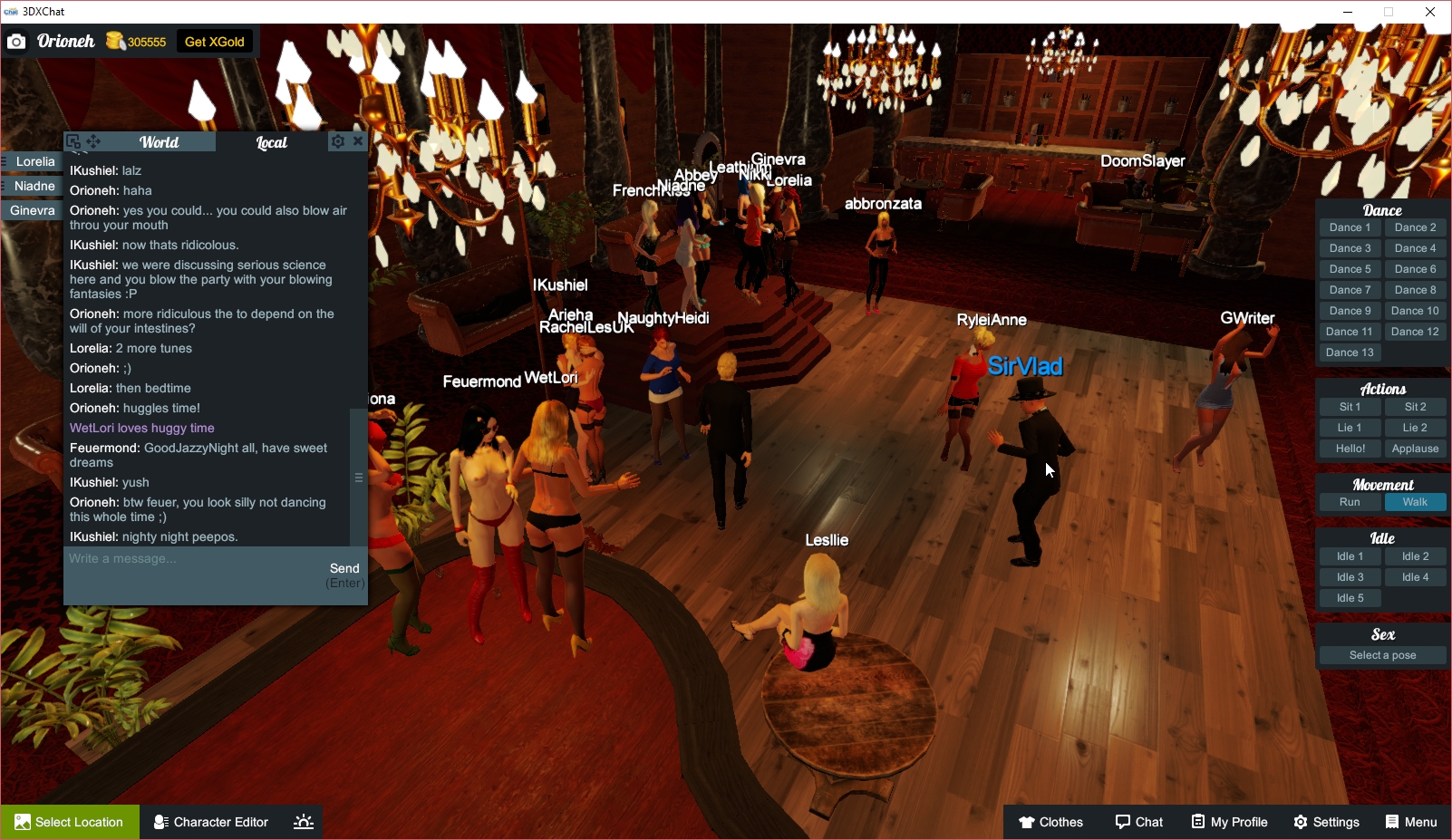Click the sun icon next to Character Editor
The image size is (1452, 840).
click(302, 822)
